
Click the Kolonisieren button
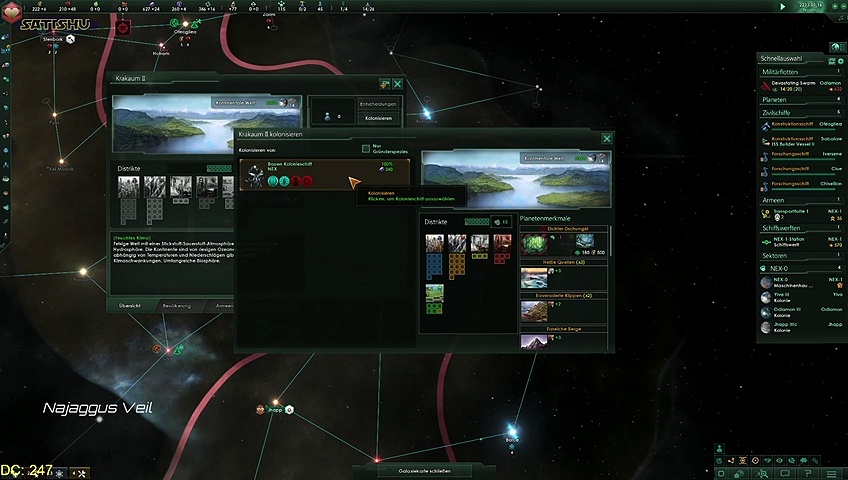(x=379, y=118)
